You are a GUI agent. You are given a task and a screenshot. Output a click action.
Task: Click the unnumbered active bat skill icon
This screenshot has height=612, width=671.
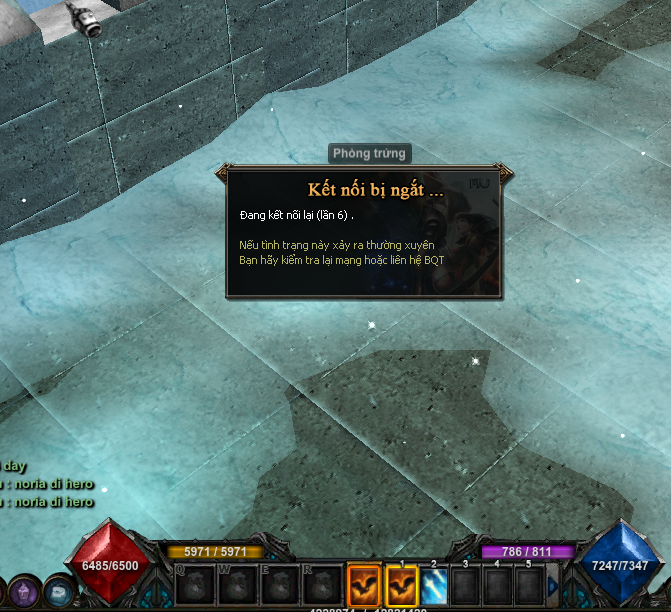(x=364, y=583)
